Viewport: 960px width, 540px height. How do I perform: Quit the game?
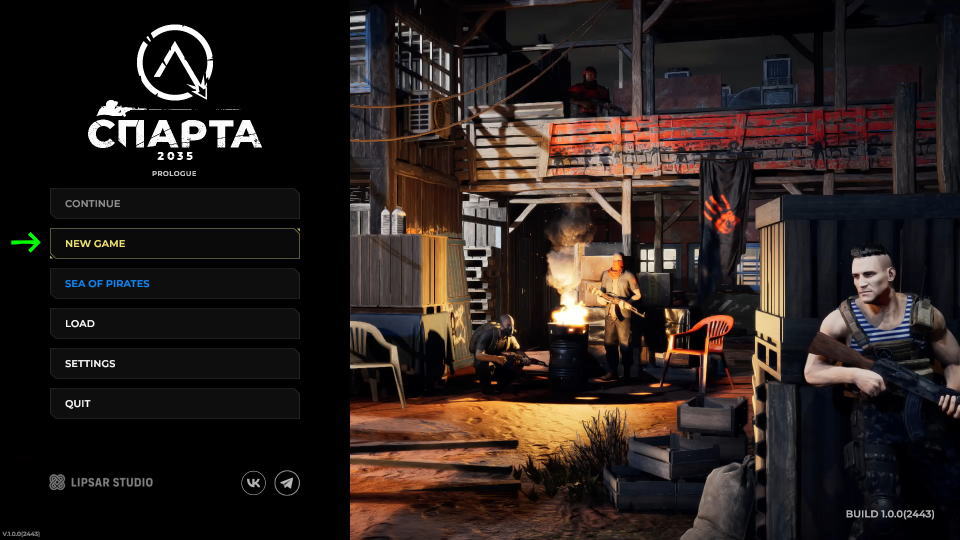point(175,404)
